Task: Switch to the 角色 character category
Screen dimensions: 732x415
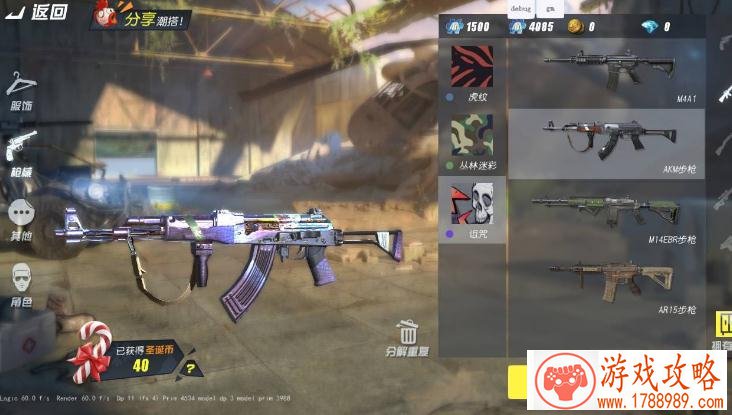Action: [21, 282]
